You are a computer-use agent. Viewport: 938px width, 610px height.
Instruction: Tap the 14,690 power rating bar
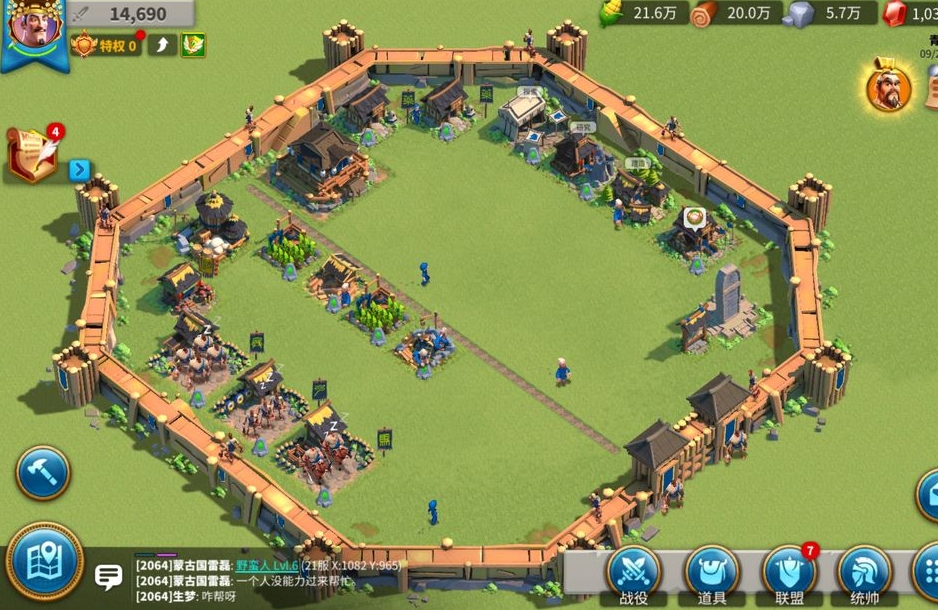pyautogui.click(x=130, y=14)
